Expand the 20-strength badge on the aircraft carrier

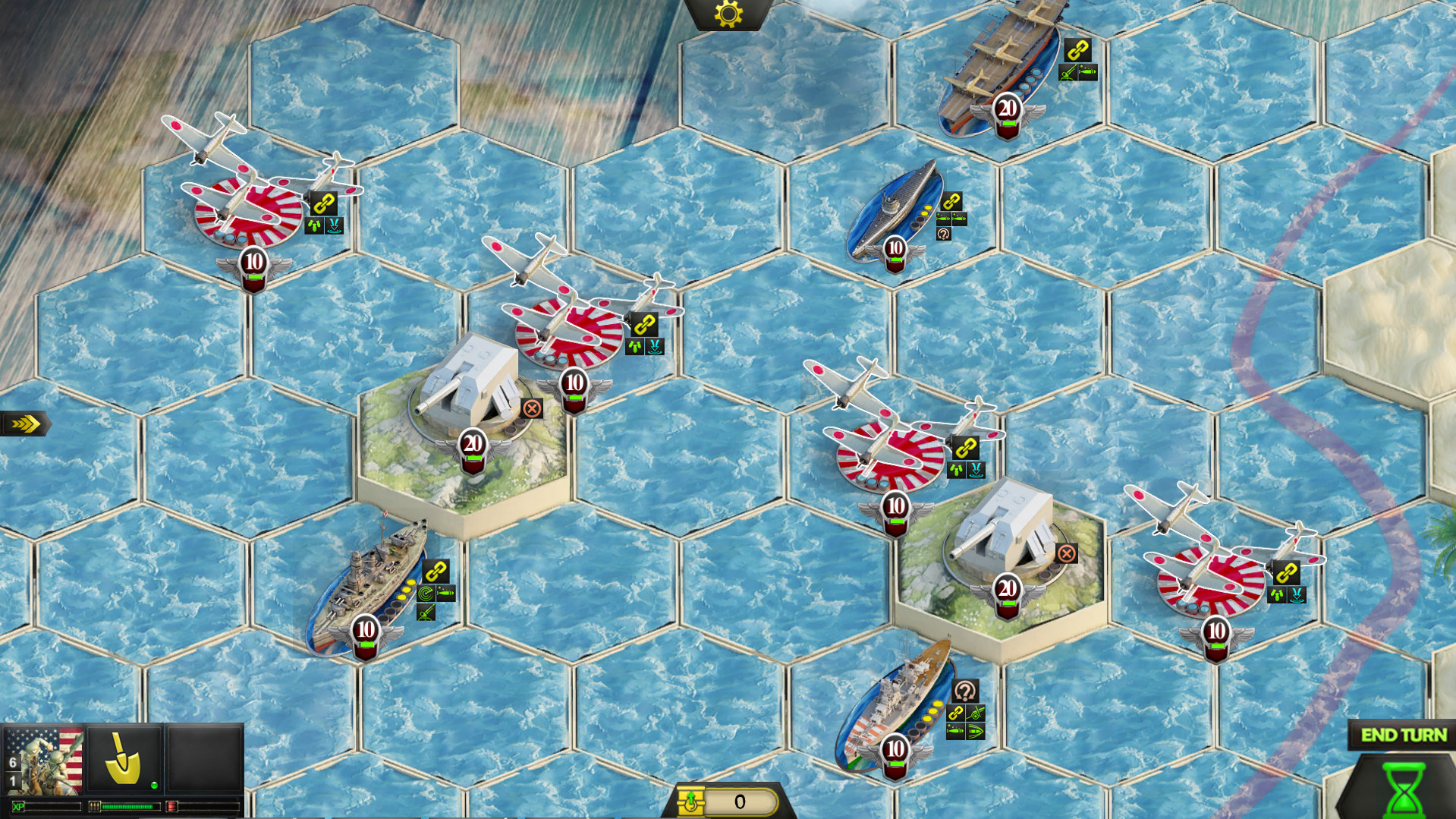point(1007,106)
